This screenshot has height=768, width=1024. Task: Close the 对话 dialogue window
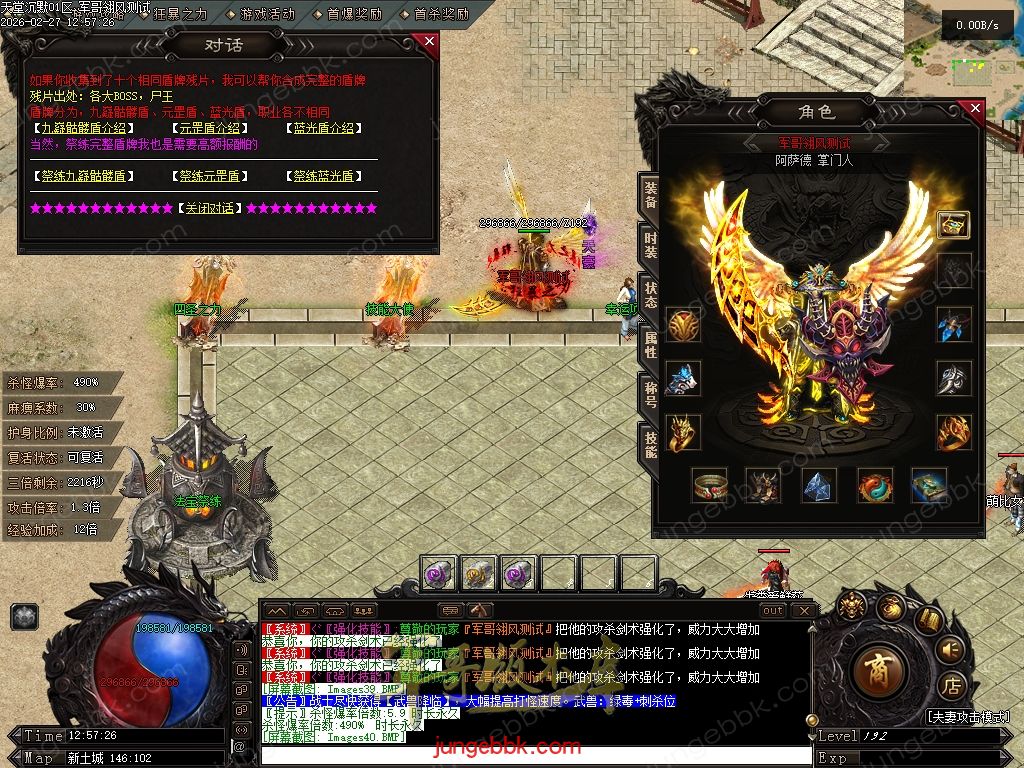[x=429, y=41]
